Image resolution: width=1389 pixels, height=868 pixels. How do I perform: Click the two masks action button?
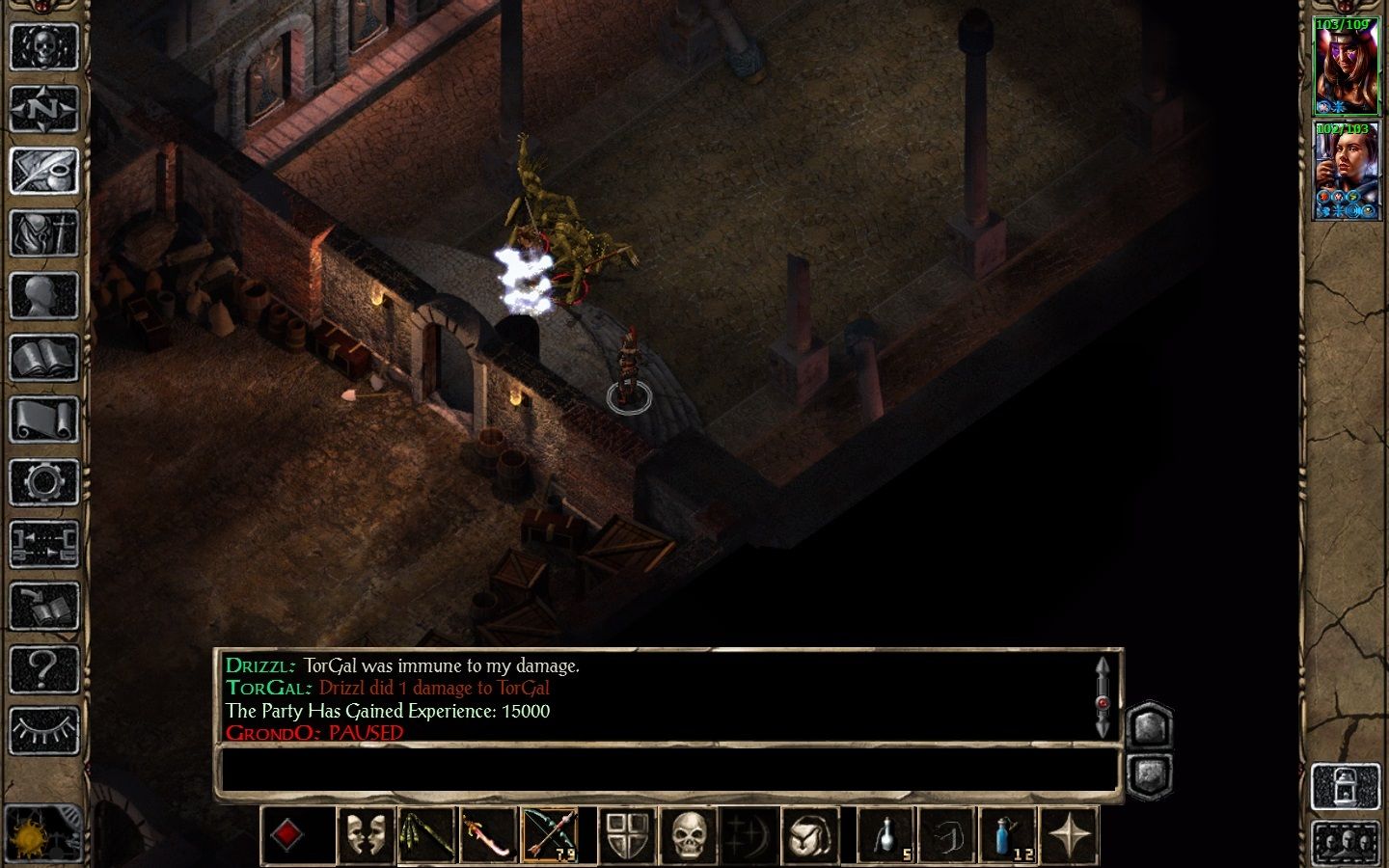pos(367,834)
